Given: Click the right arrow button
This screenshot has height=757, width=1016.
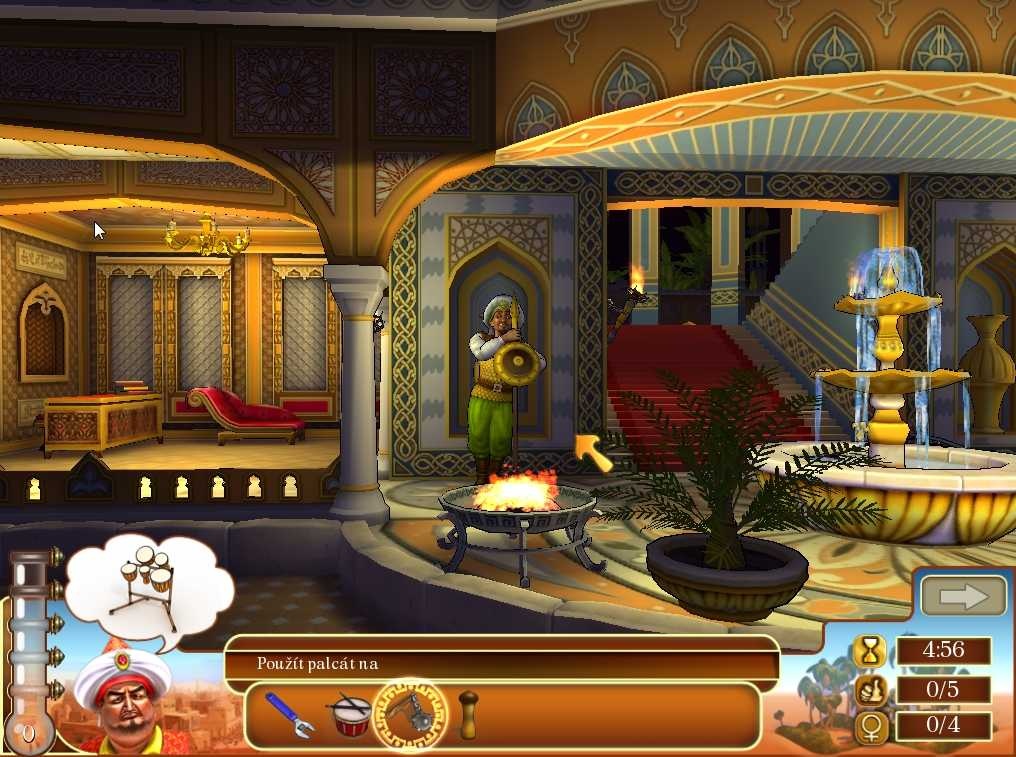Looking at the screenshot, I should [x=963, y=597].
